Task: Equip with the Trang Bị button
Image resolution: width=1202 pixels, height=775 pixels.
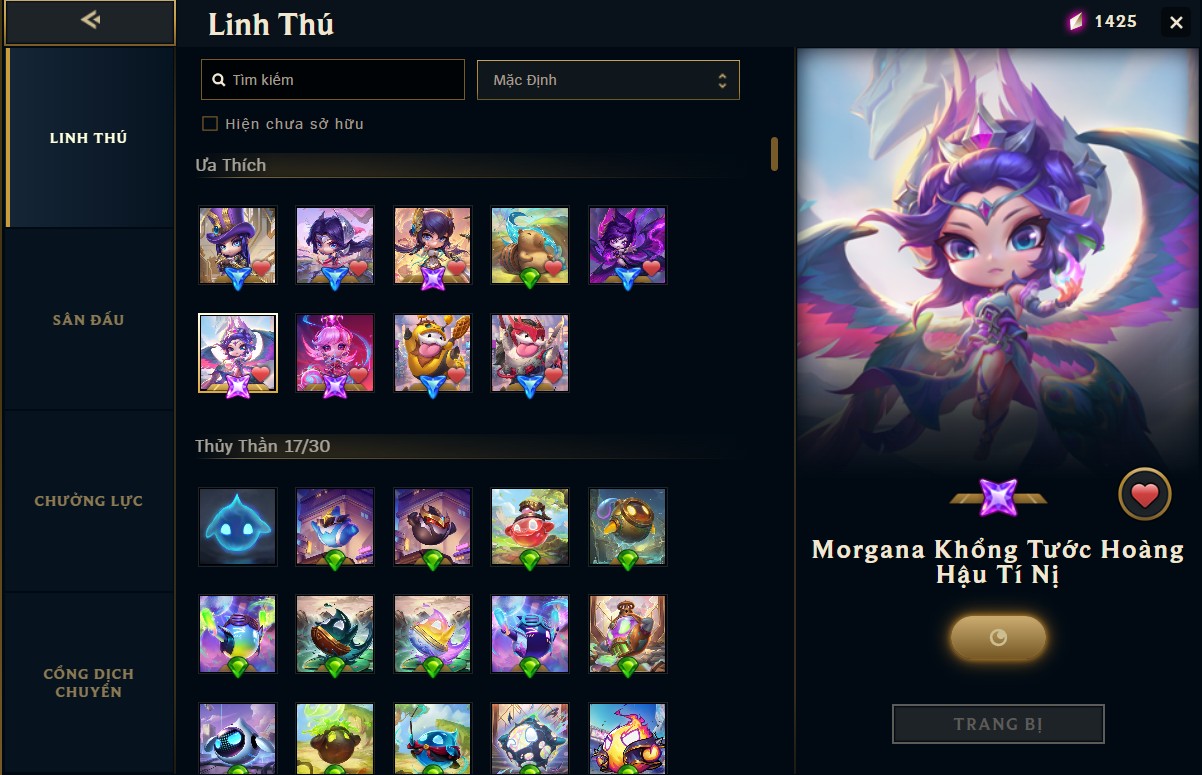Action: tap(998, 724)
